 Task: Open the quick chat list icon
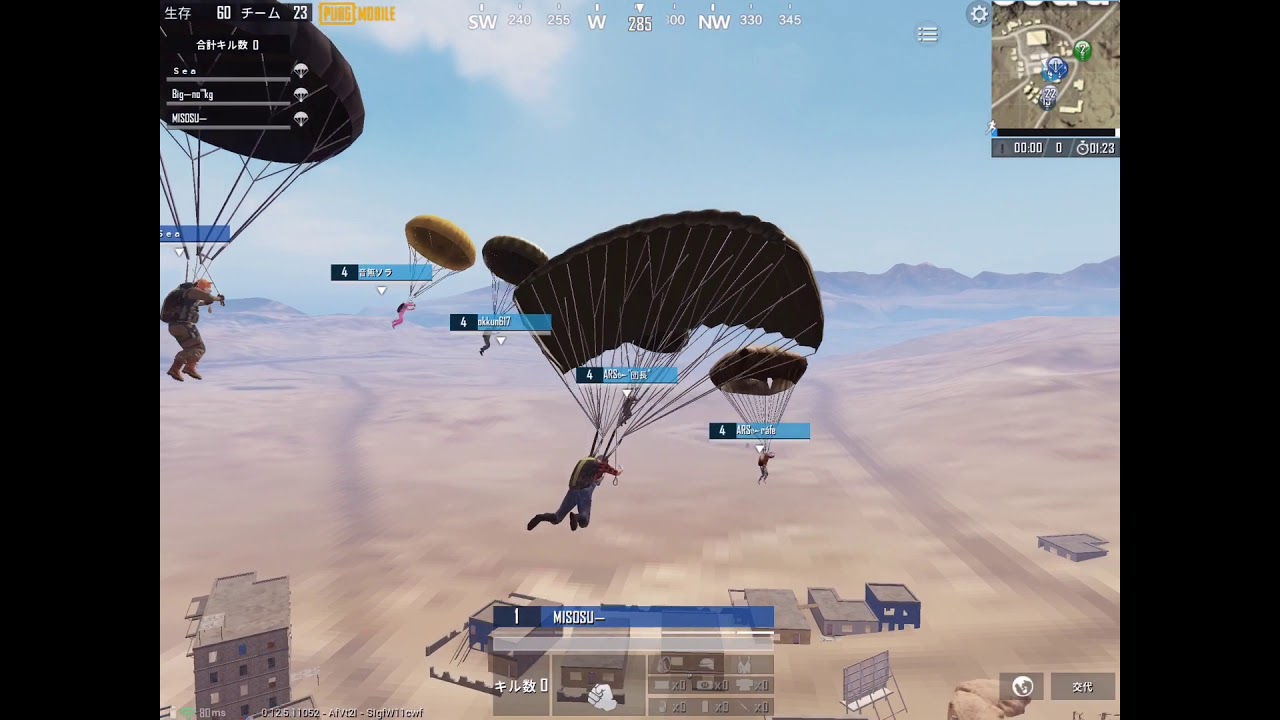click(x=927, y=33)
